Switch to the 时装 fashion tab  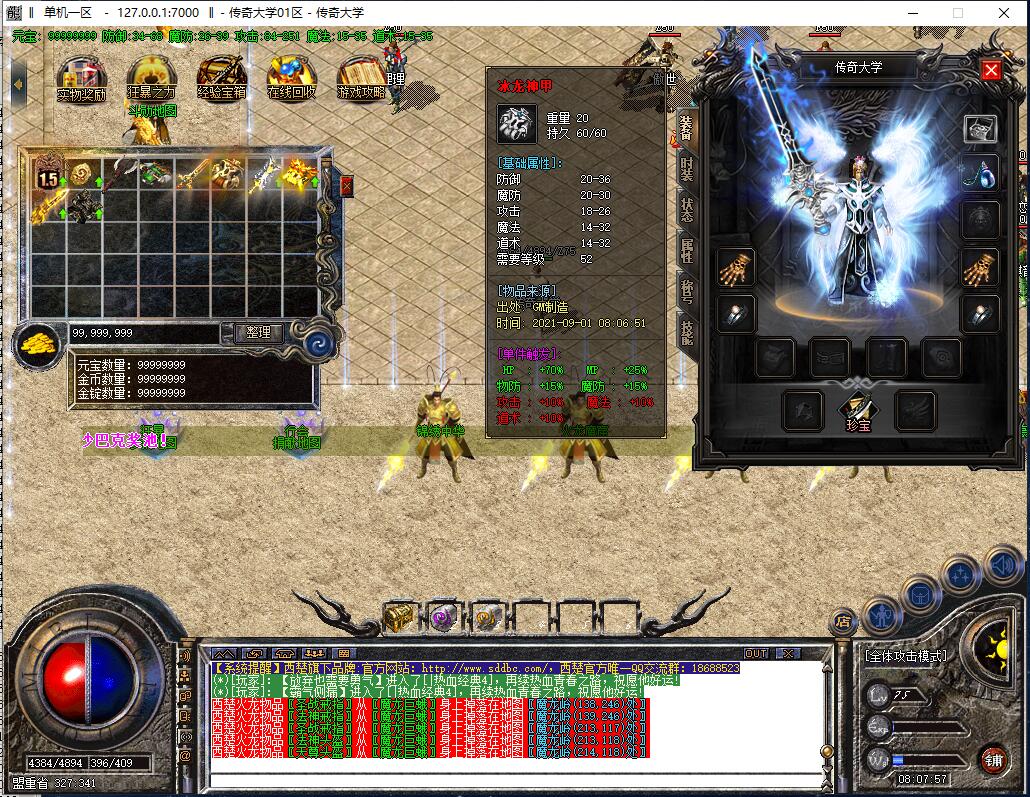[x=686, y=167]
